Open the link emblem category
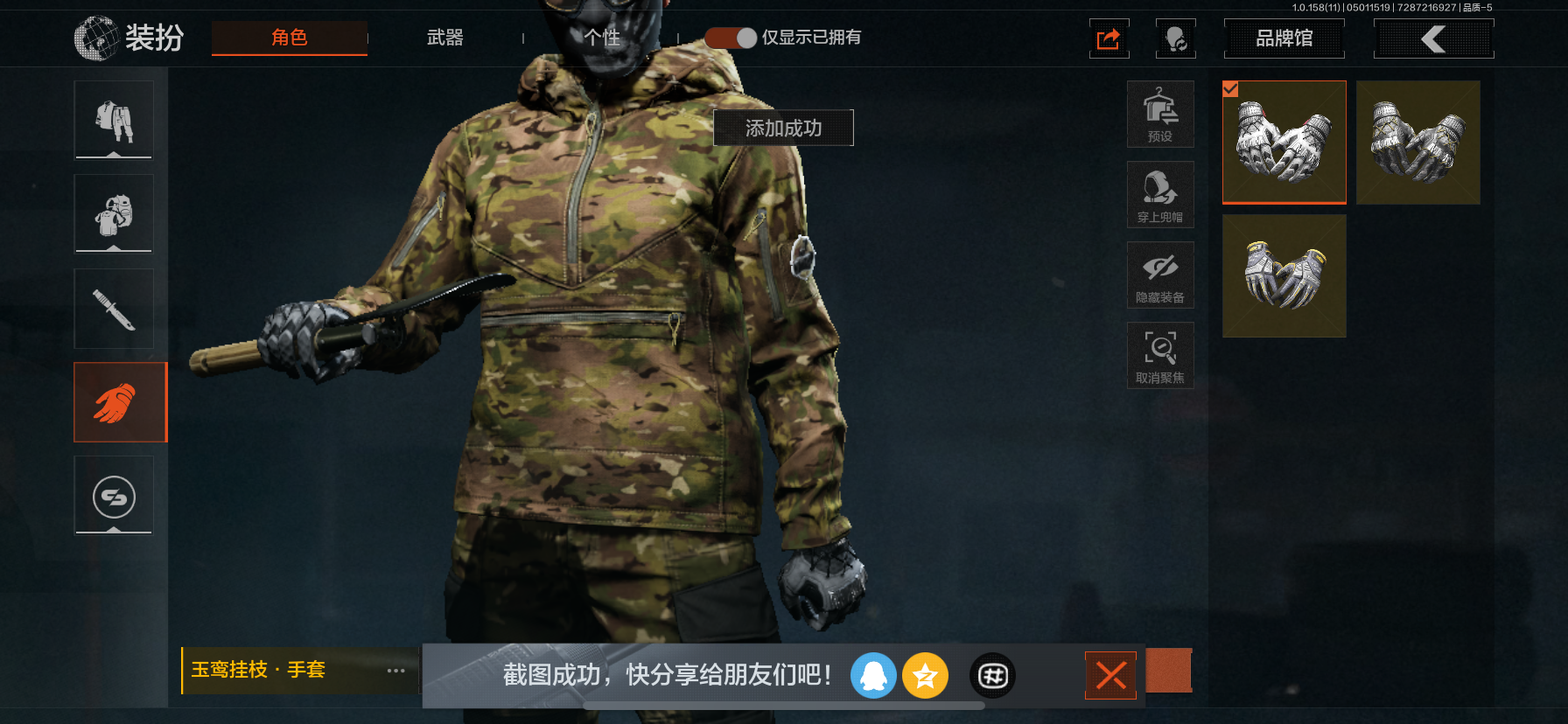 click(114, 496)
